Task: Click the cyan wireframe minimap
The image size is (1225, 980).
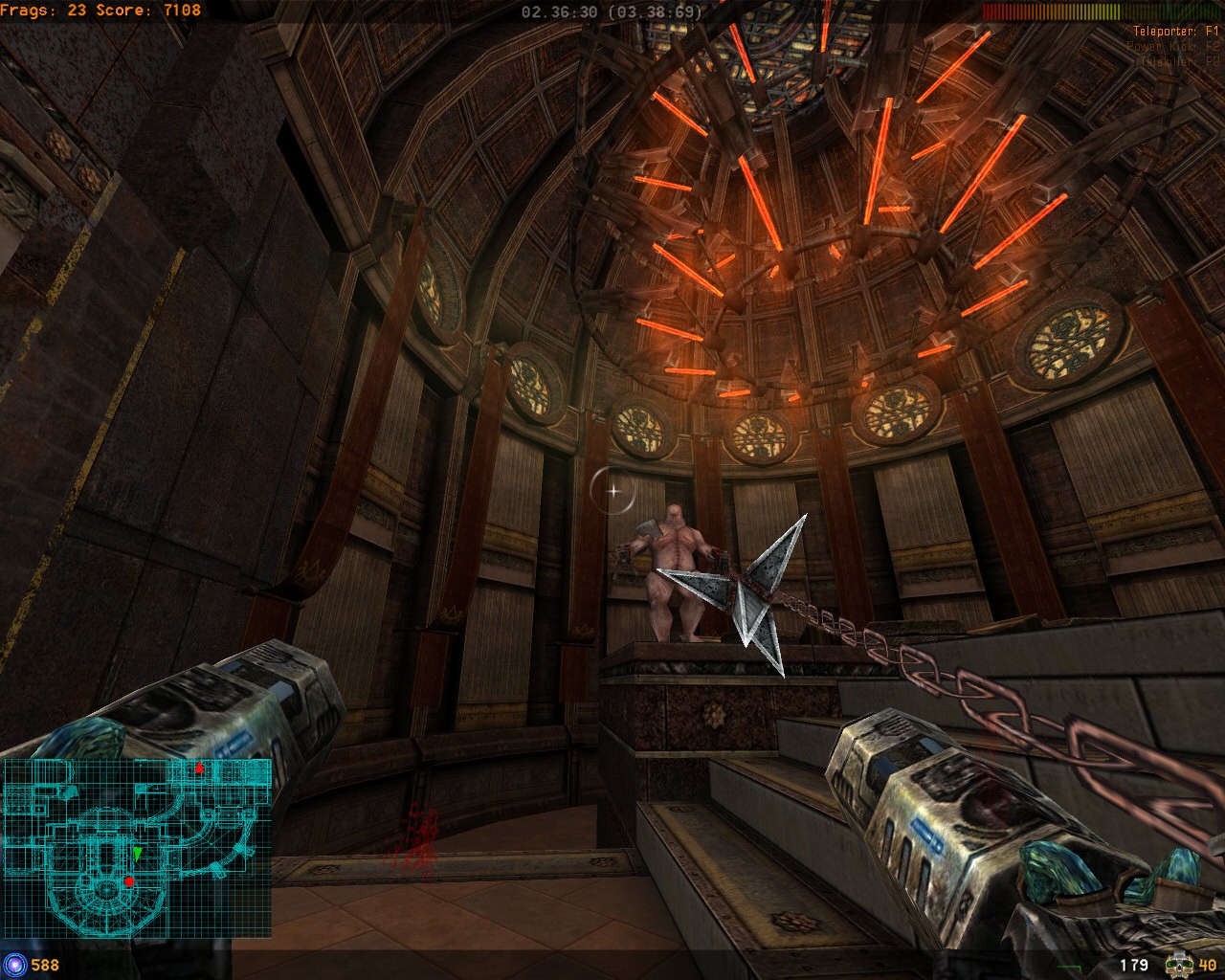Action: [137, 848]
